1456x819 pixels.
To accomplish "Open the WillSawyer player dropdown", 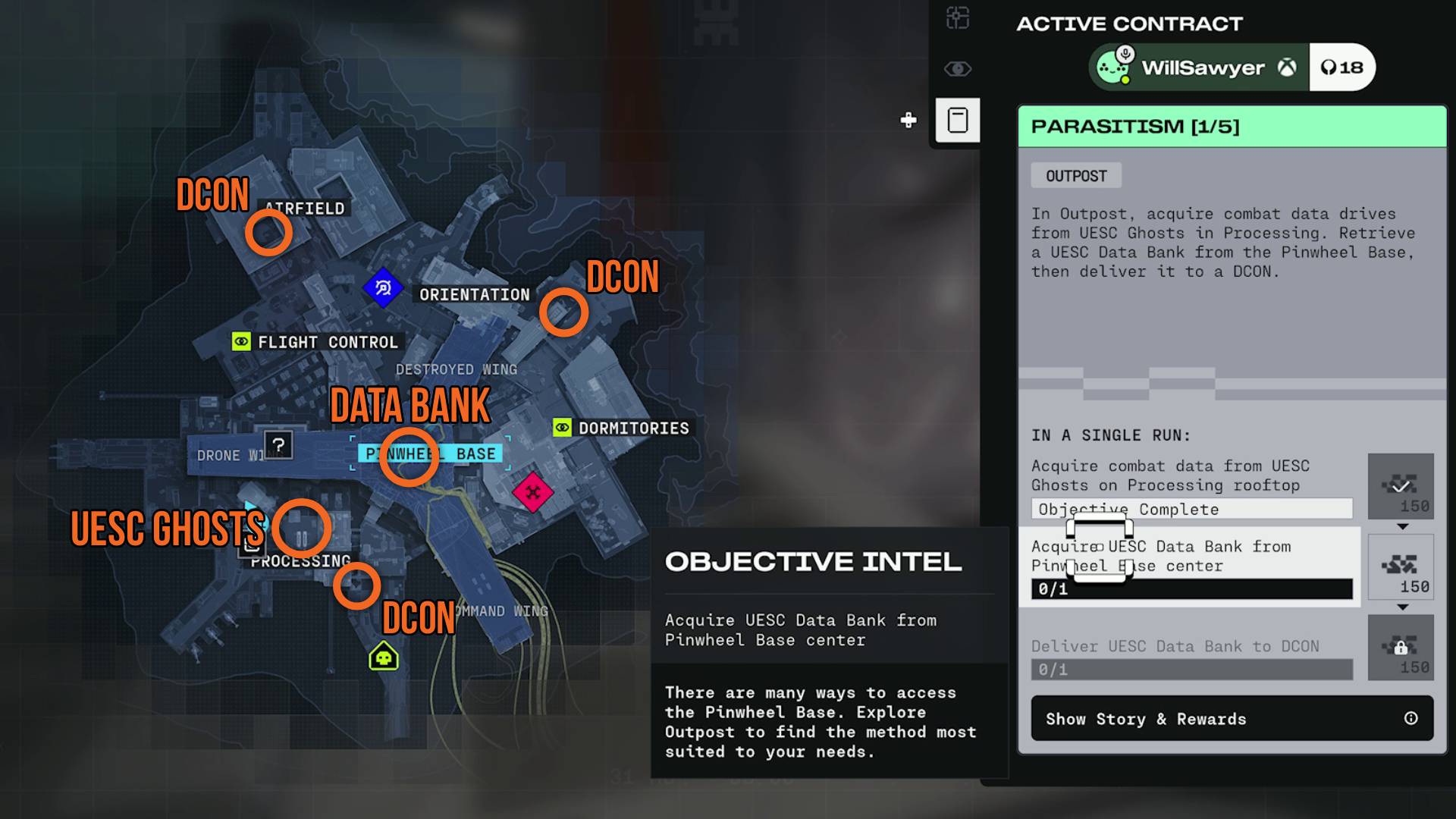I will point(1198,67).
